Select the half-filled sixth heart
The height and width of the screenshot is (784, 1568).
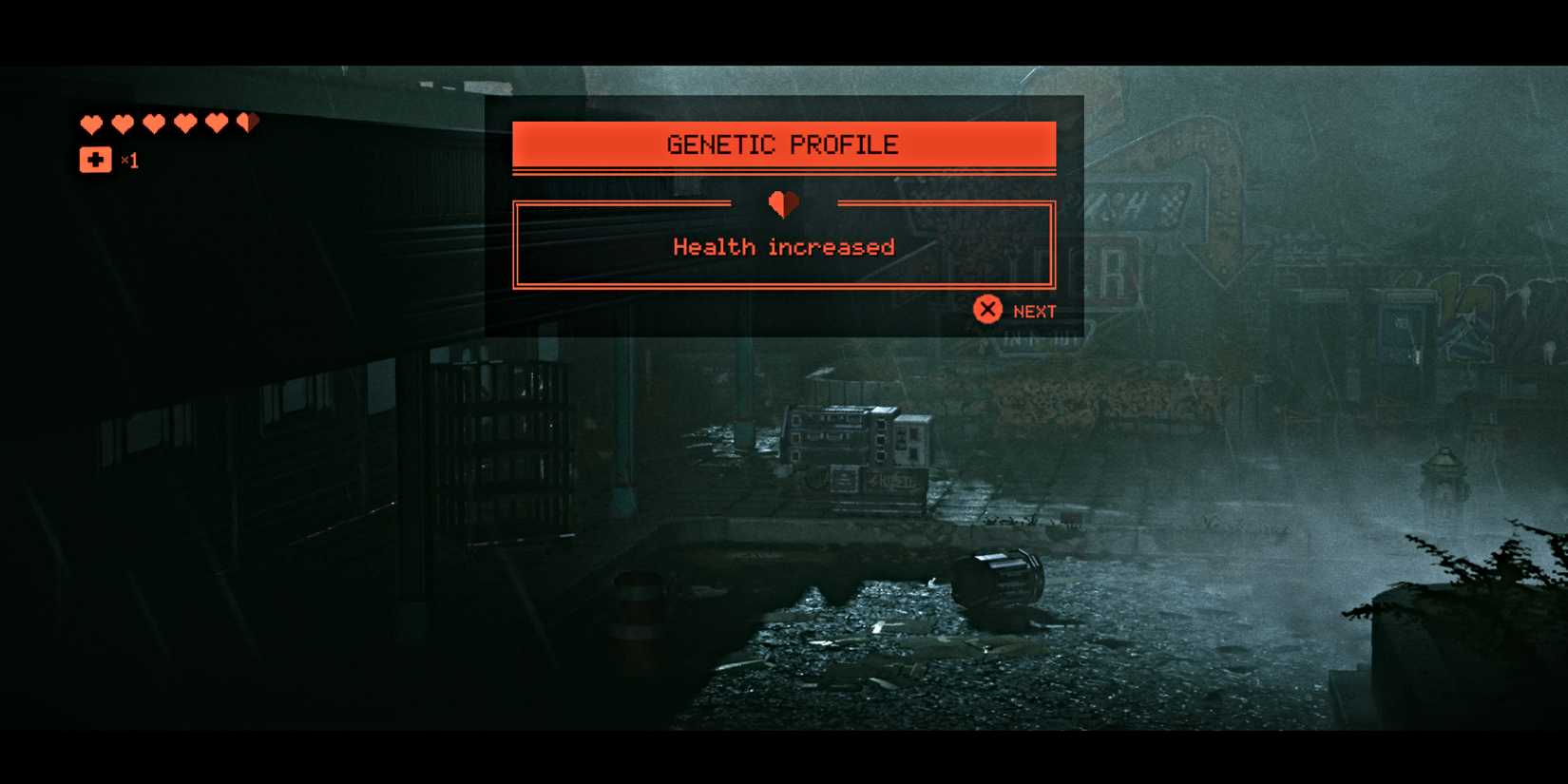(248, 123)
